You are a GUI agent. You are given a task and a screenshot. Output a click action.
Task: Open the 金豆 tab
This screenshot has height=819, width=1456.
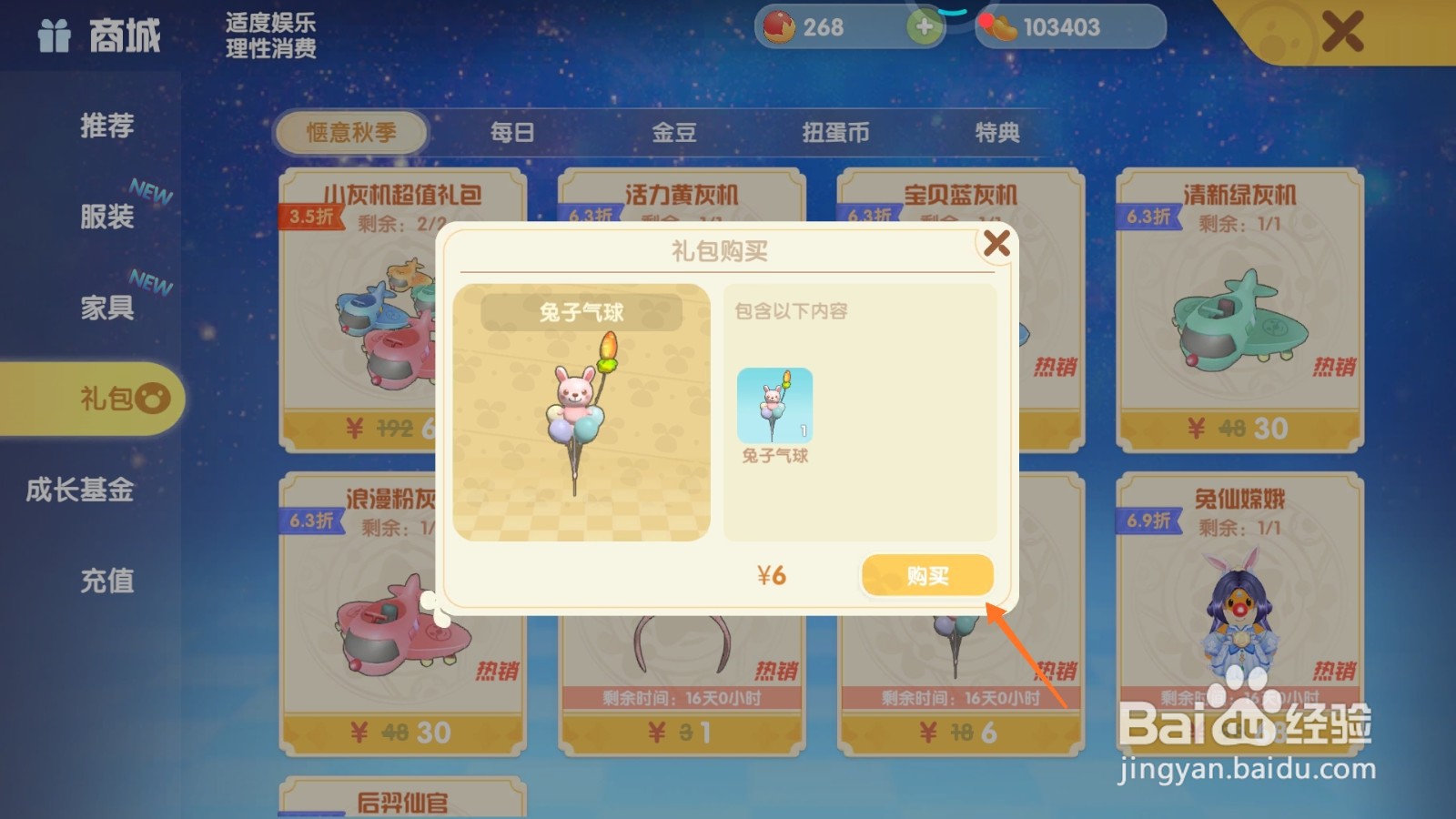(x=675, y=133)
